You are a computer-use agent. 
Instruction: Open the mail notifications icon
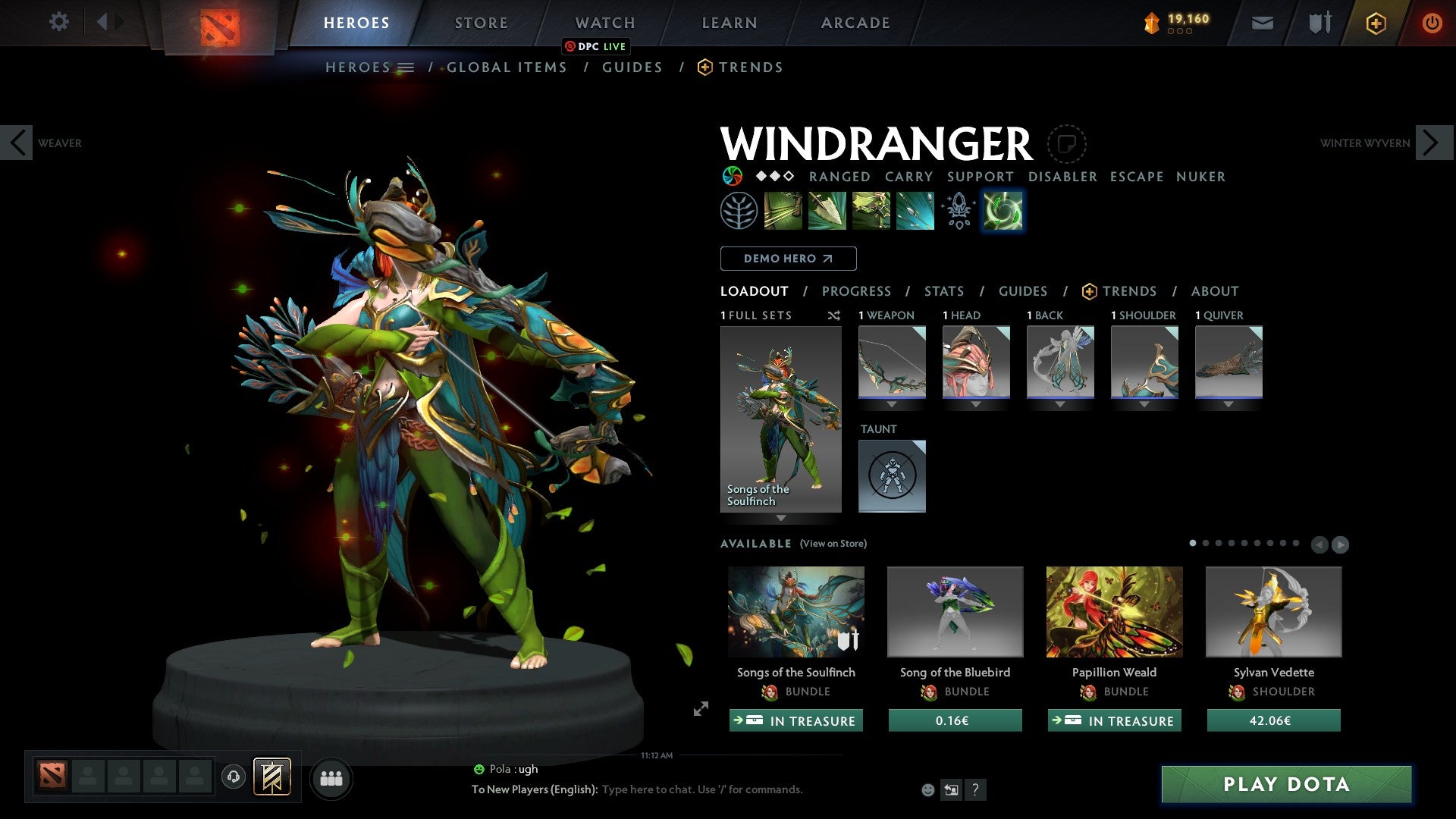click(x=1262, y=23)
